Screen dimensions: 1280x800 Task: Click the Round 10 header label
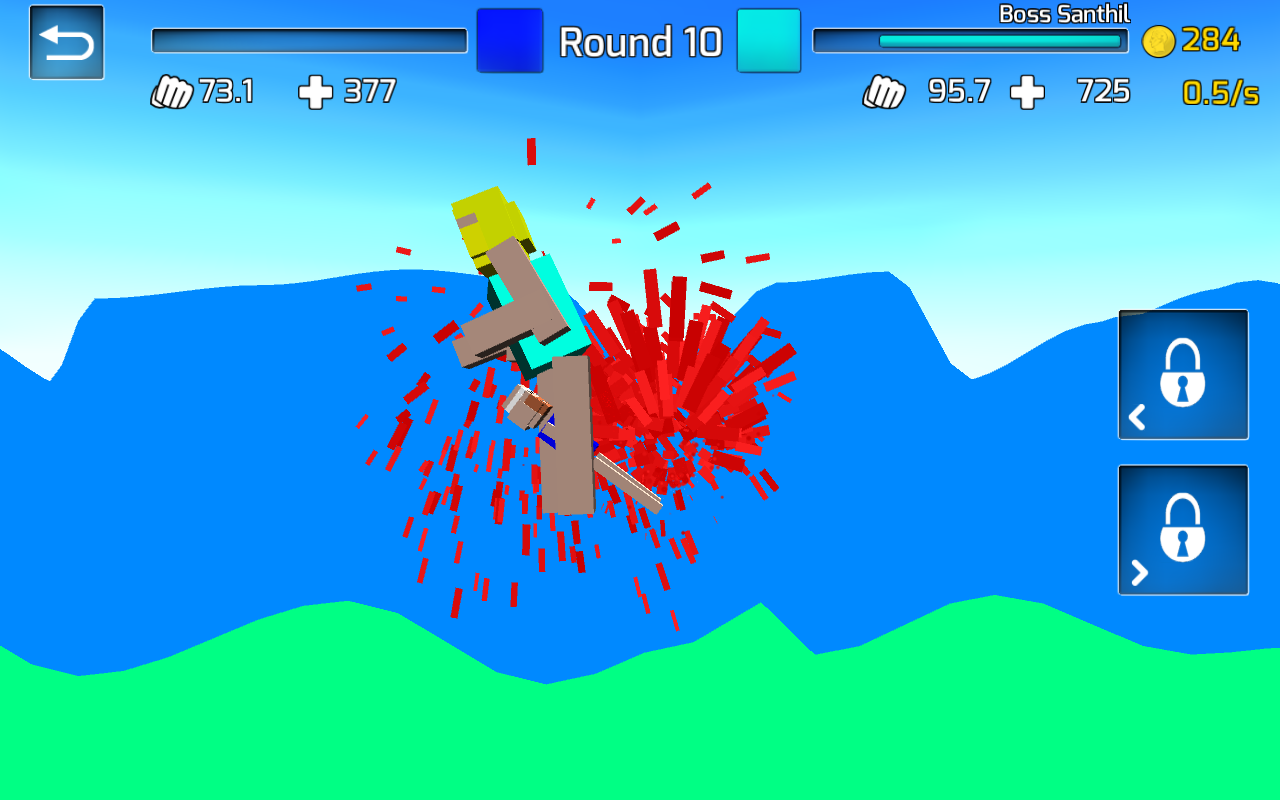click(x=641, y=43)
